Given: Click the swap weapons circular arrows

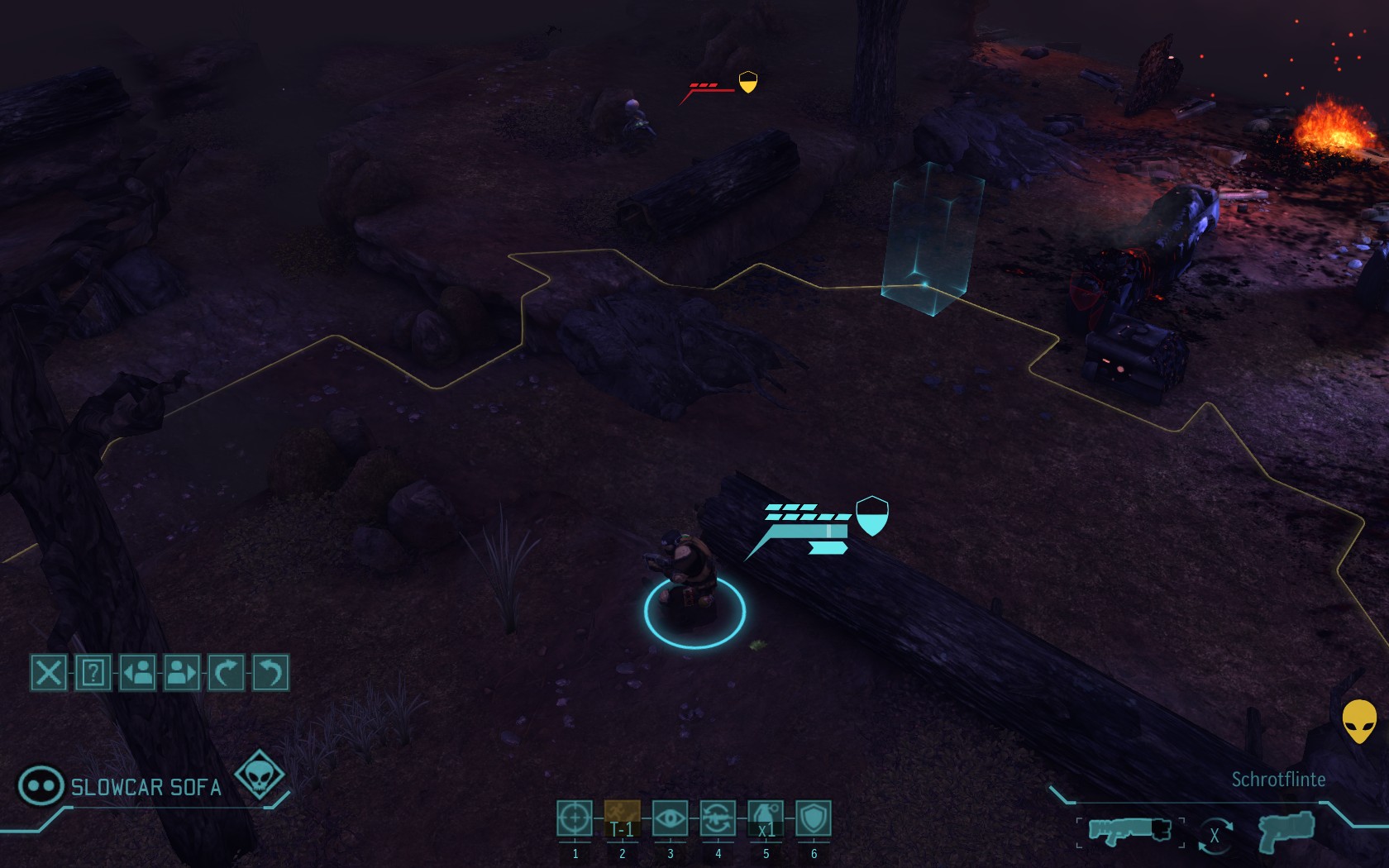Looking at the screenshot, I should coord(1215,835).
